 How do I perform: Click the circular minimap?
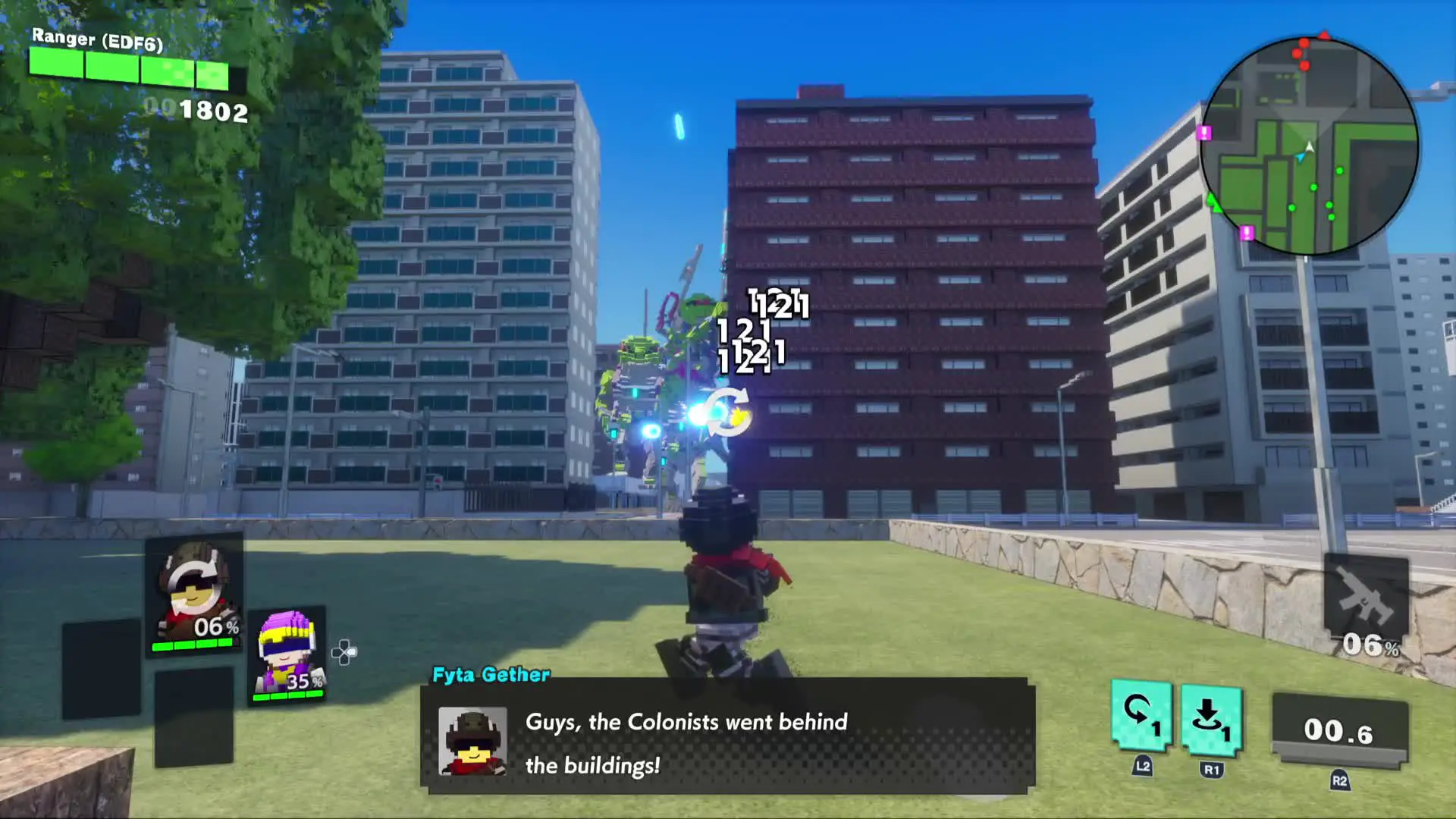(x=1309, y=146)
